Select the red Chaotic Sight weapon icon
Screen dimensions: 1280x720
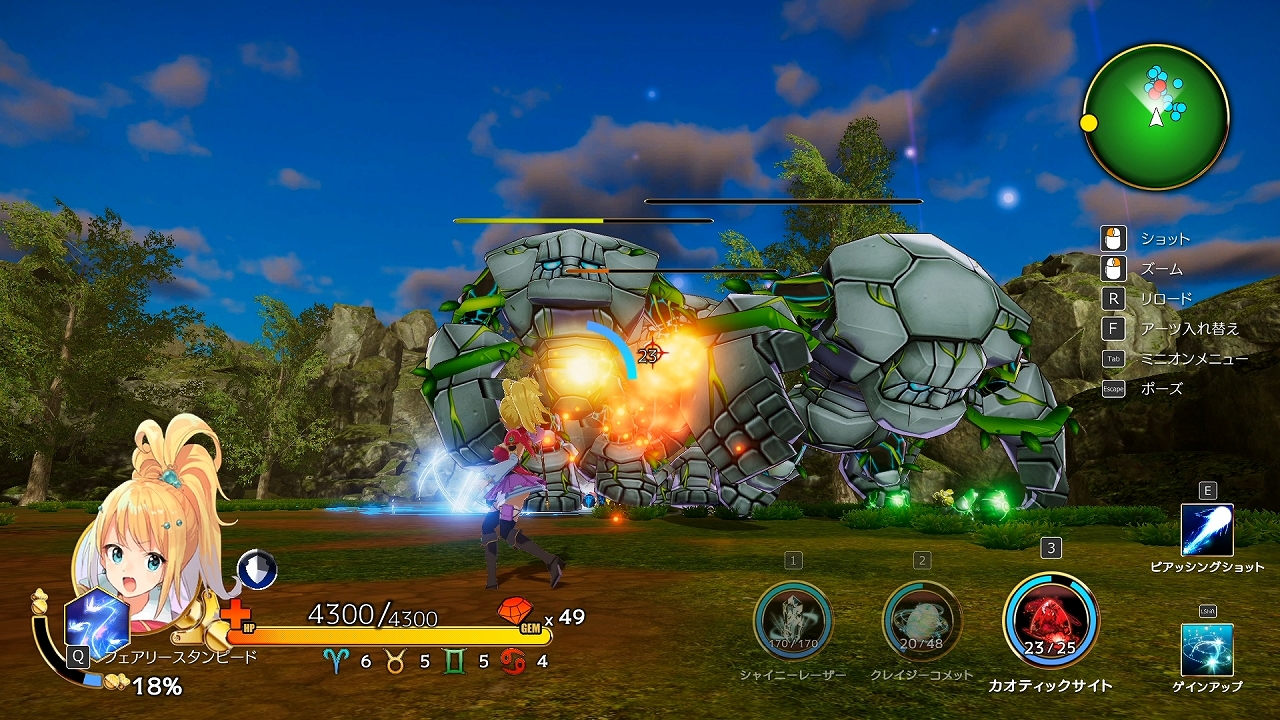pyautogui.click(x=1051, y=620)
